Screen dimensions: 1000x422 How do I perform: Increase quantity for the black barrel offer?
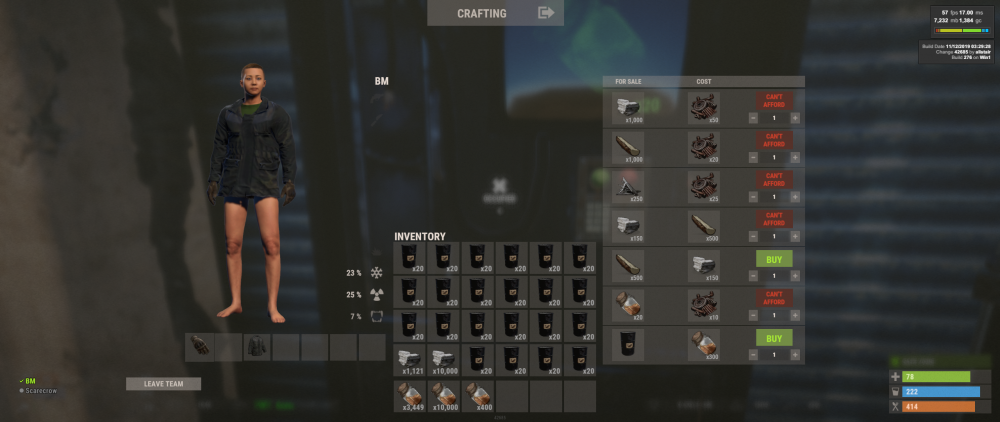(795, 354)
